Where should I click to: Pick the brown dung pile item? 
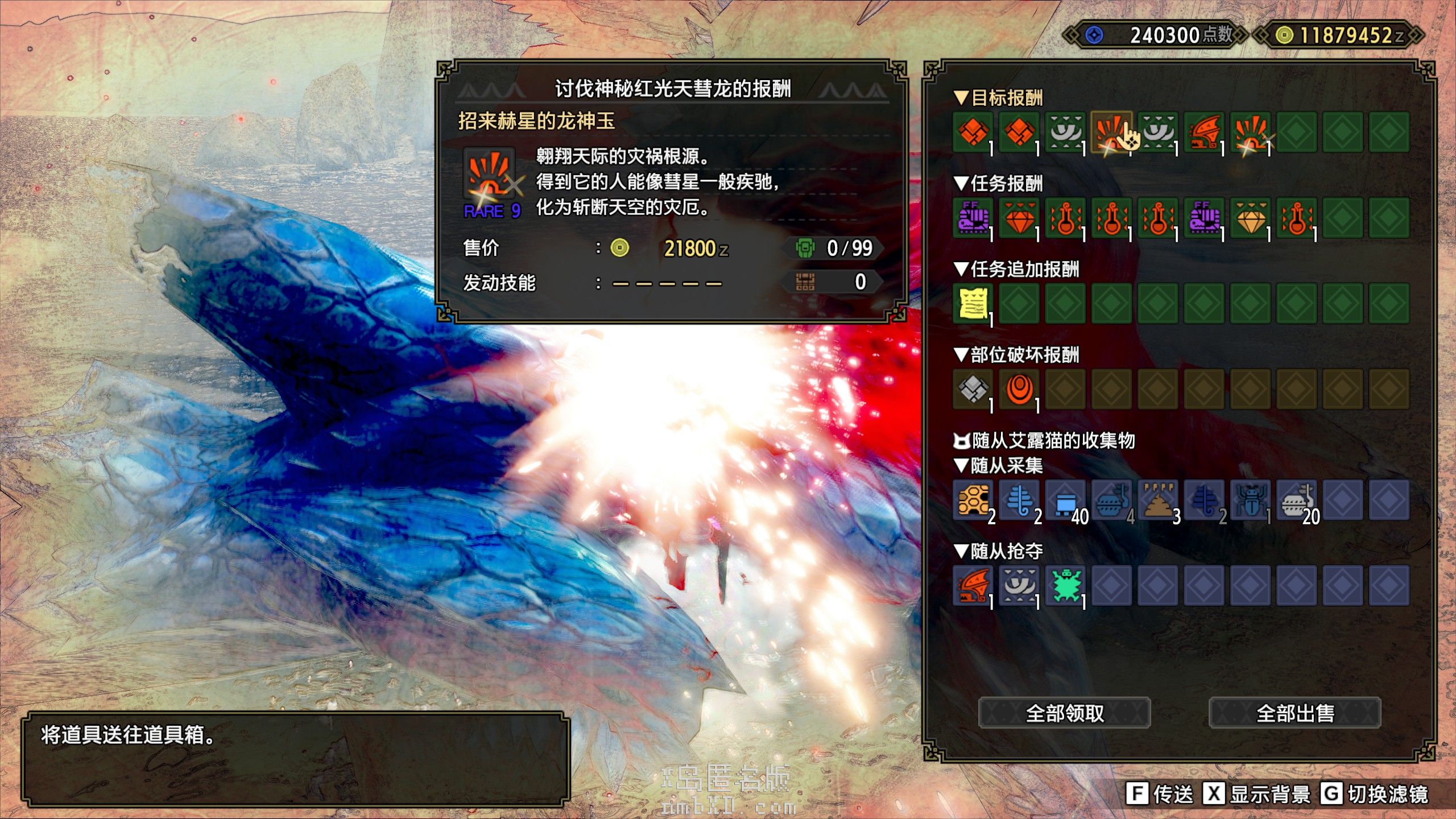1158,500
